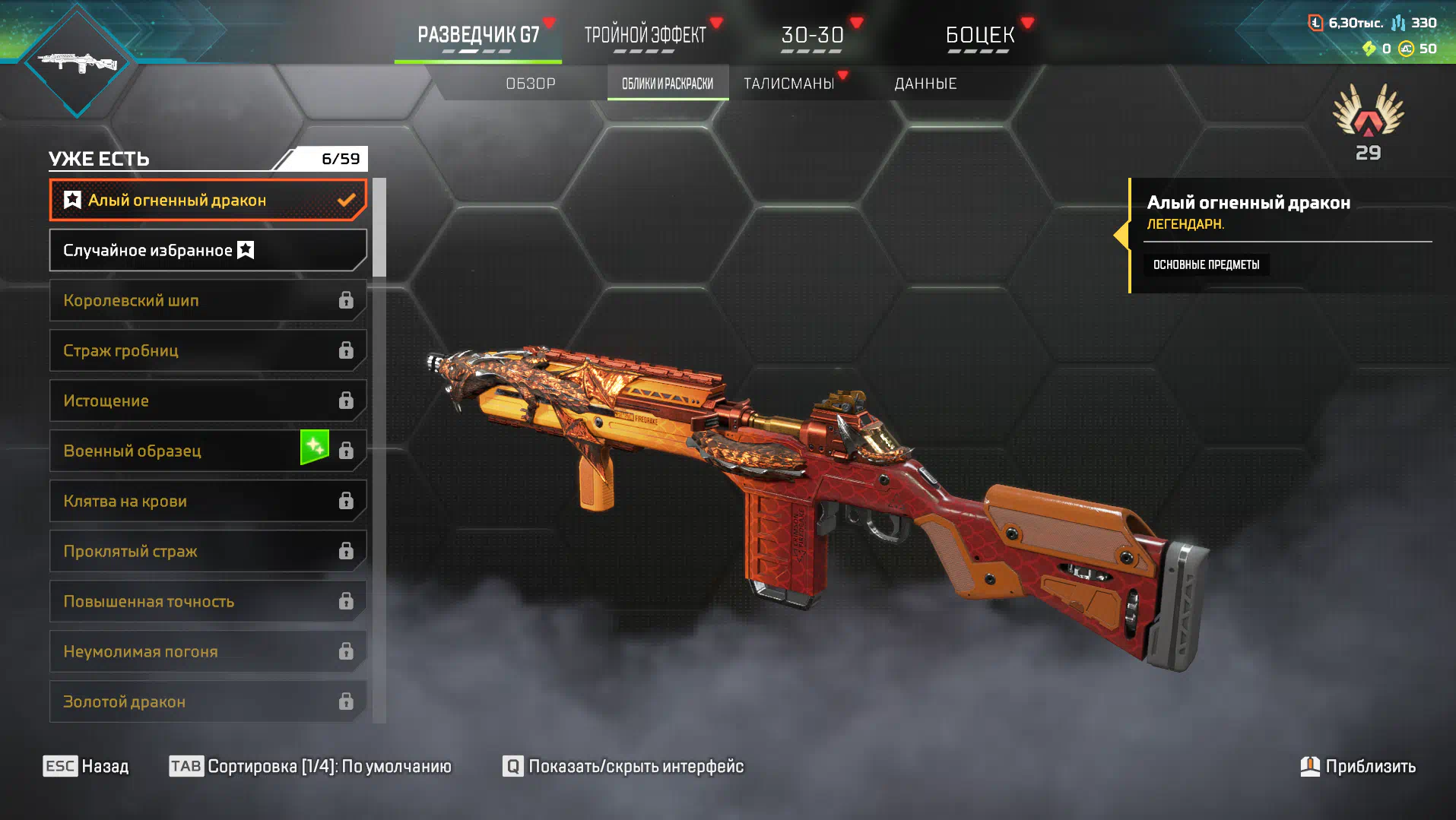This screenshot has width=1456, height=820.
Task: Preview the Неумолимая погоня skin
Action: click(x=208, y=651)
